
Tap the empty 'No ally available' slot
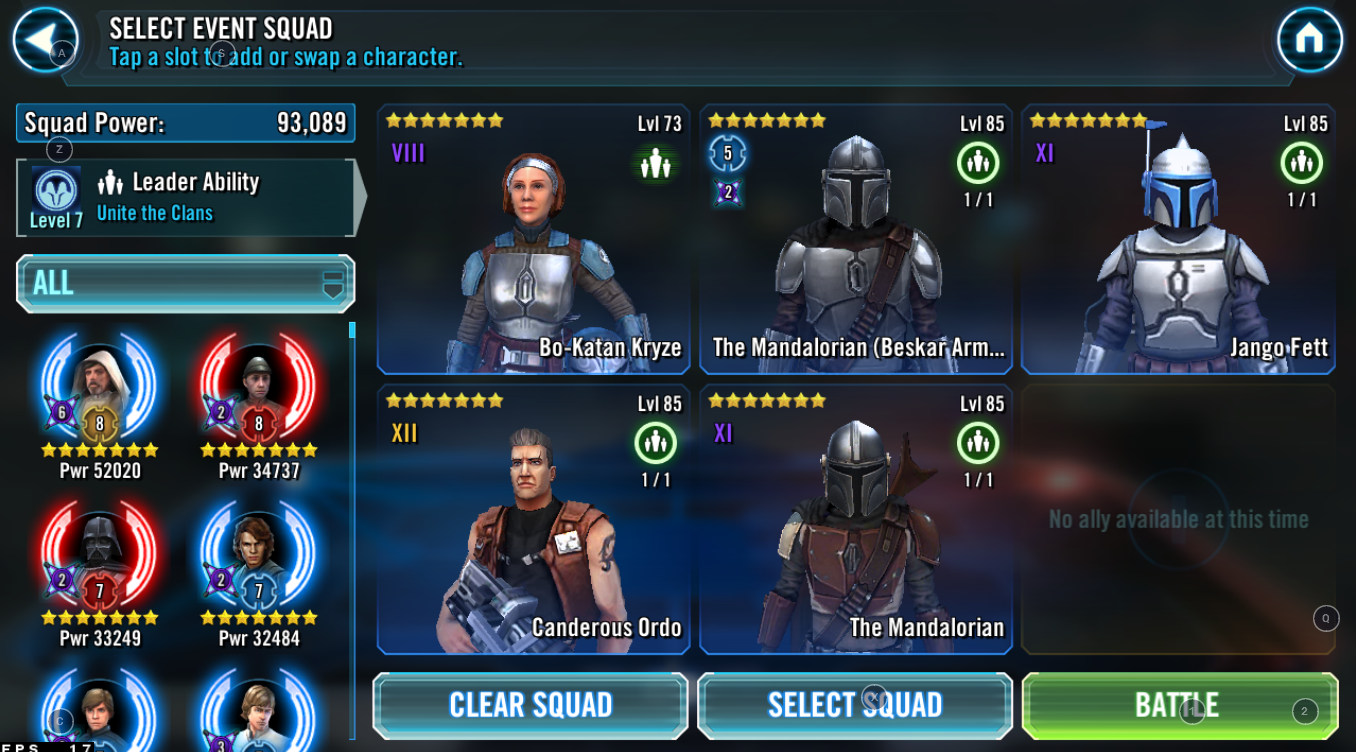pyautogui.click(x=1178, y=519)
